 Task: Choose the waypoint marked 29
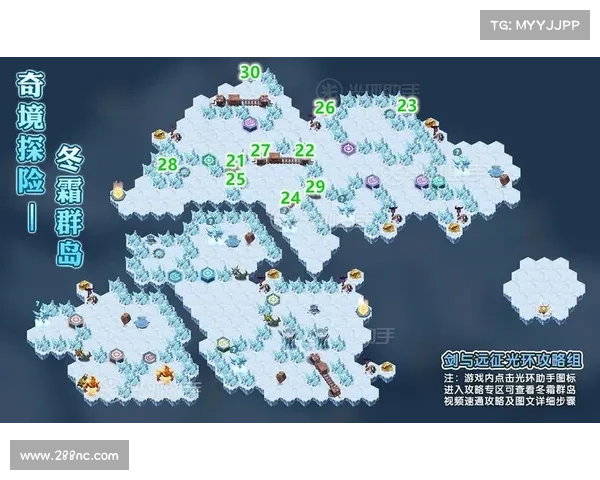[315, 186]
